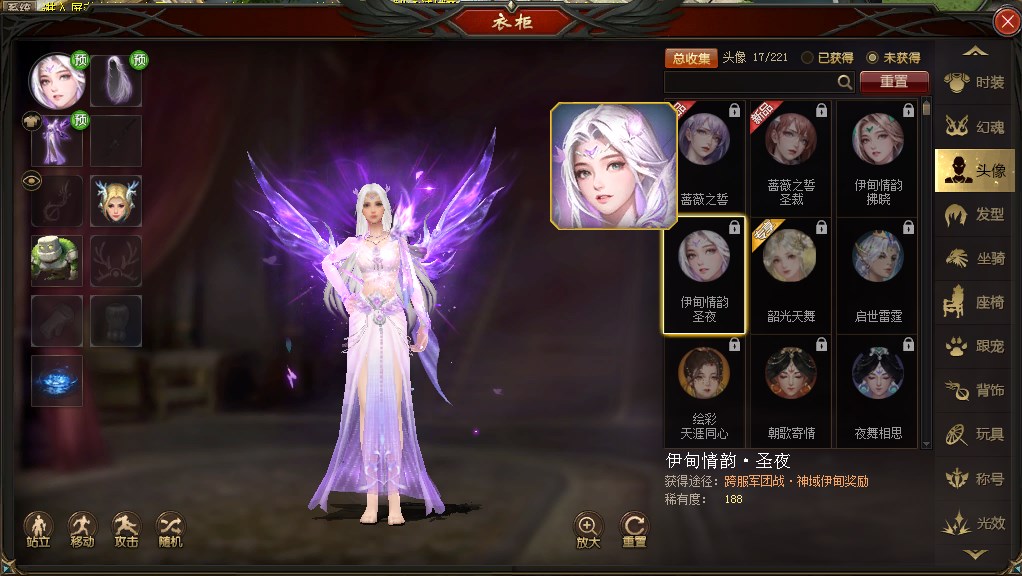The height and width of the screenshot is (576, 1022).
Task: Open the 总收集 collection overview
Action: click(691, 58)
